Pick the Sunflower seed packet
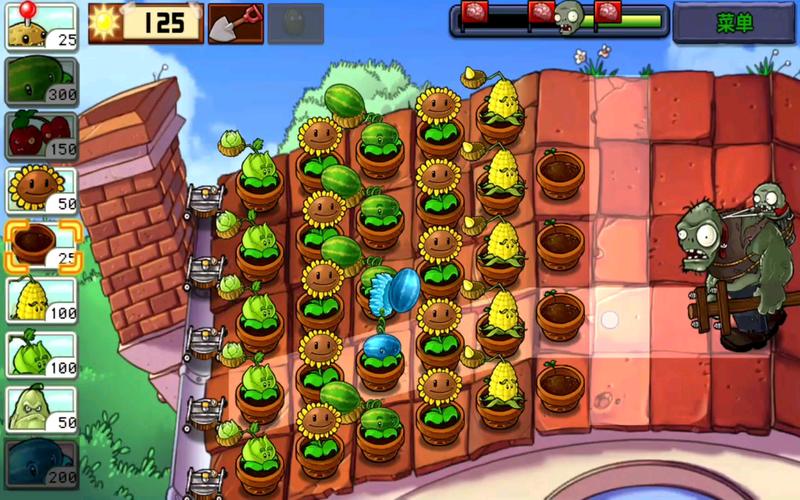The height and width of the screenshot is (500, 800). click(x=41, y=188)
